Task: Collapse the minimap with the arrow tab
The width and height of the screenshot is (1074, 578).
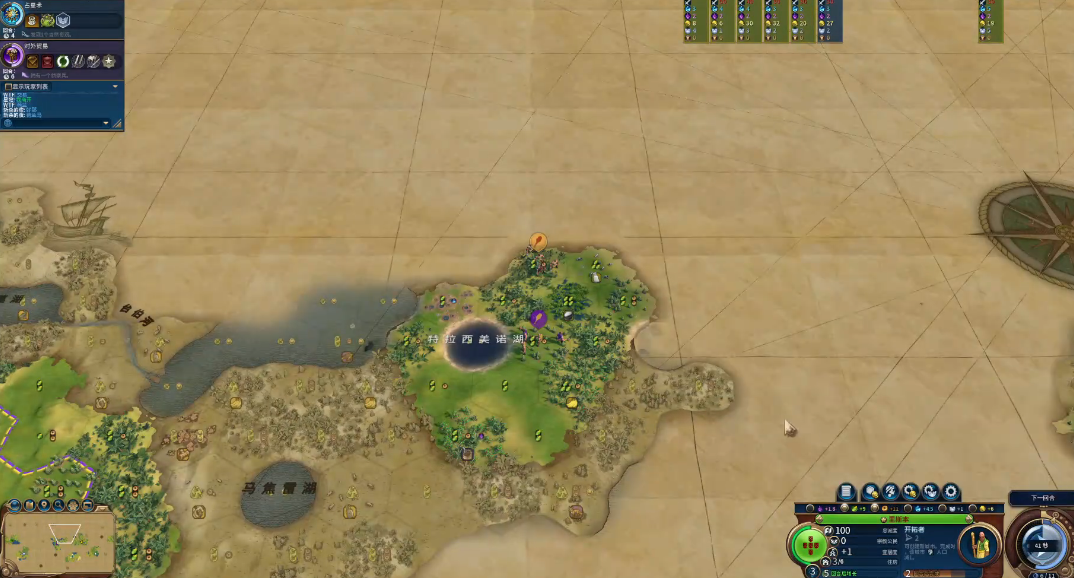Action: click(x=101, y=505)
